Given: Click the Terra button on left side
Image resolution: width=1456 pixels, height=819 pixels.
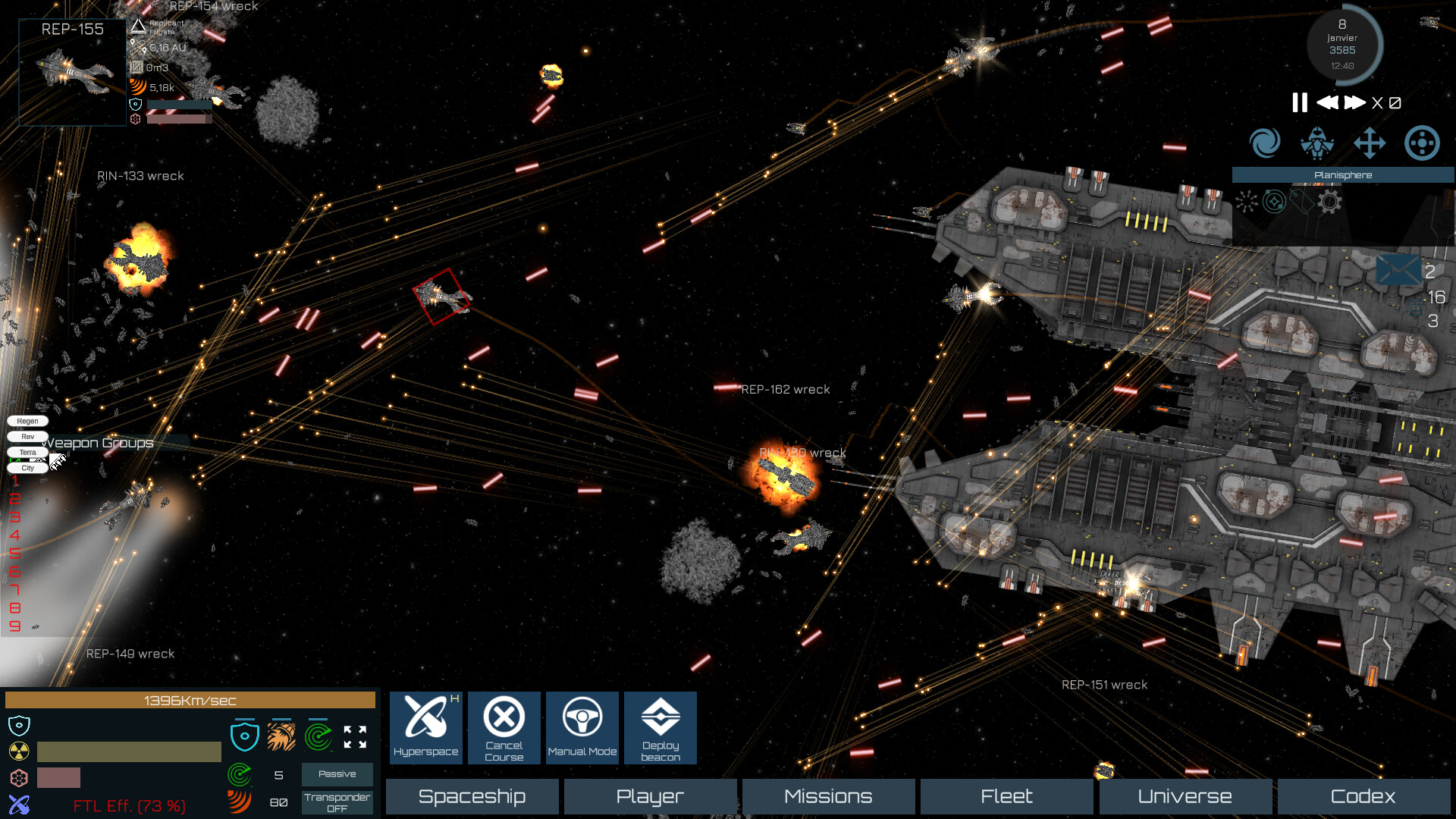Looking at the screenshot, I should [x=27, y=452].
